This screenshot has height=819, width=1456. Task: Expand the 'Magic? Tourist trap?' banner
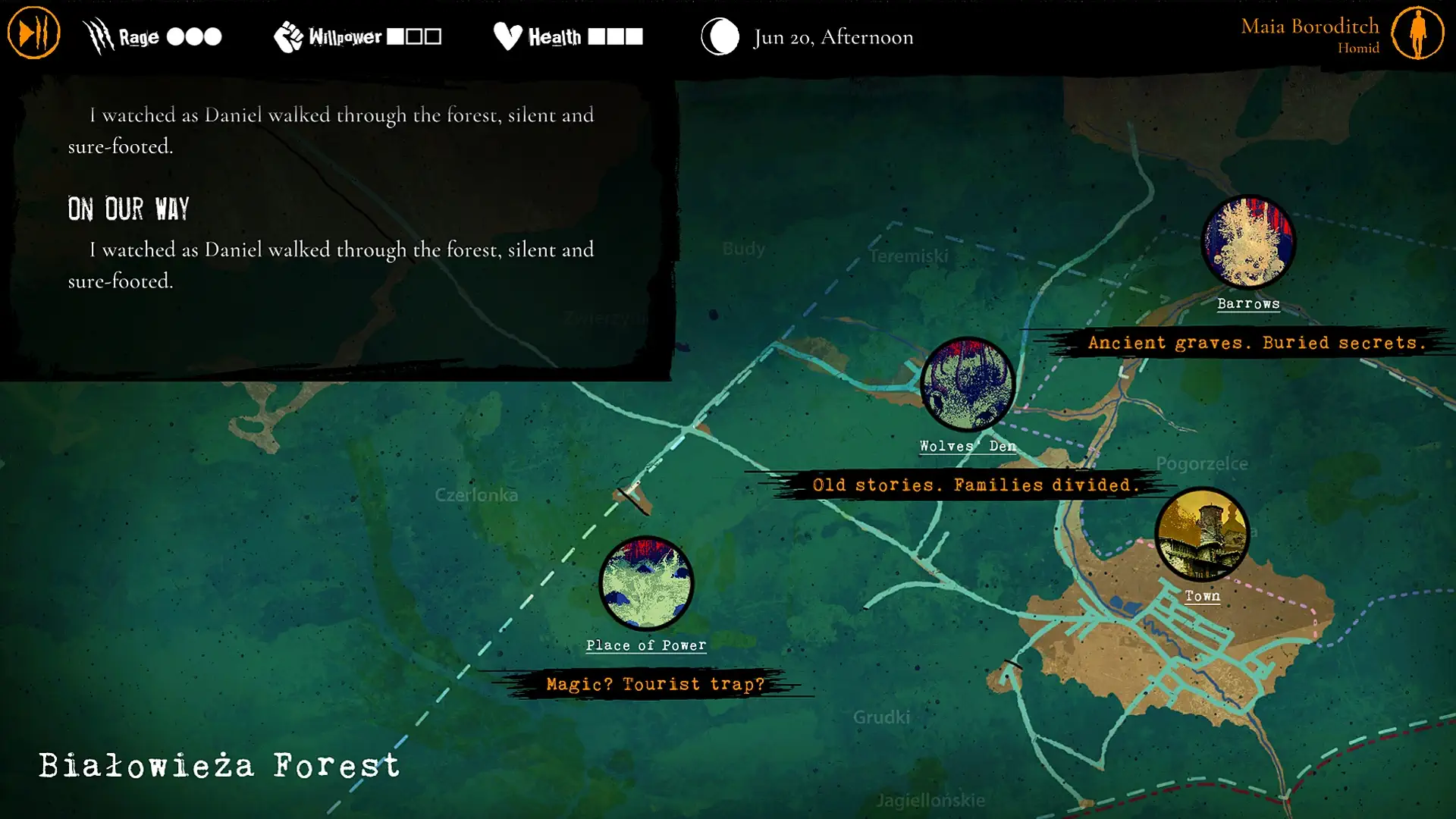(656, 683)
